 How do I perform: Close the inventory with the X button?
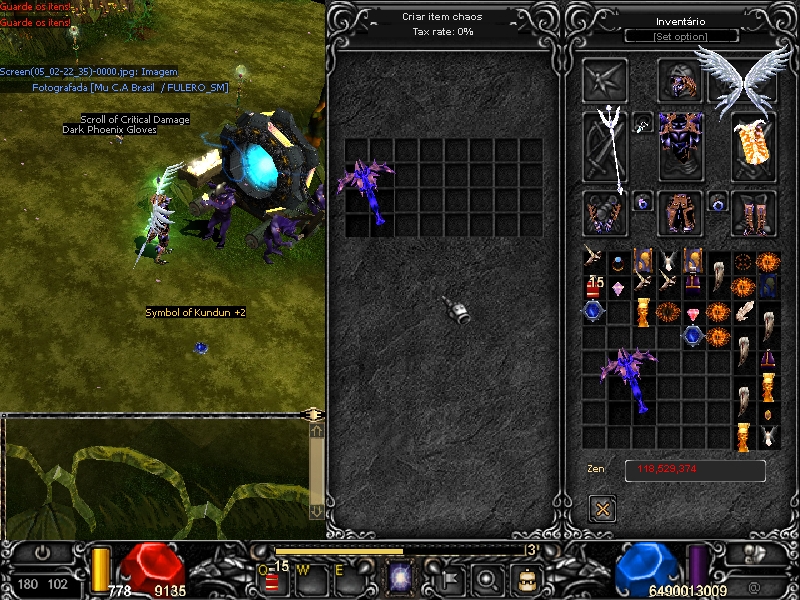(x=603, y=508)
